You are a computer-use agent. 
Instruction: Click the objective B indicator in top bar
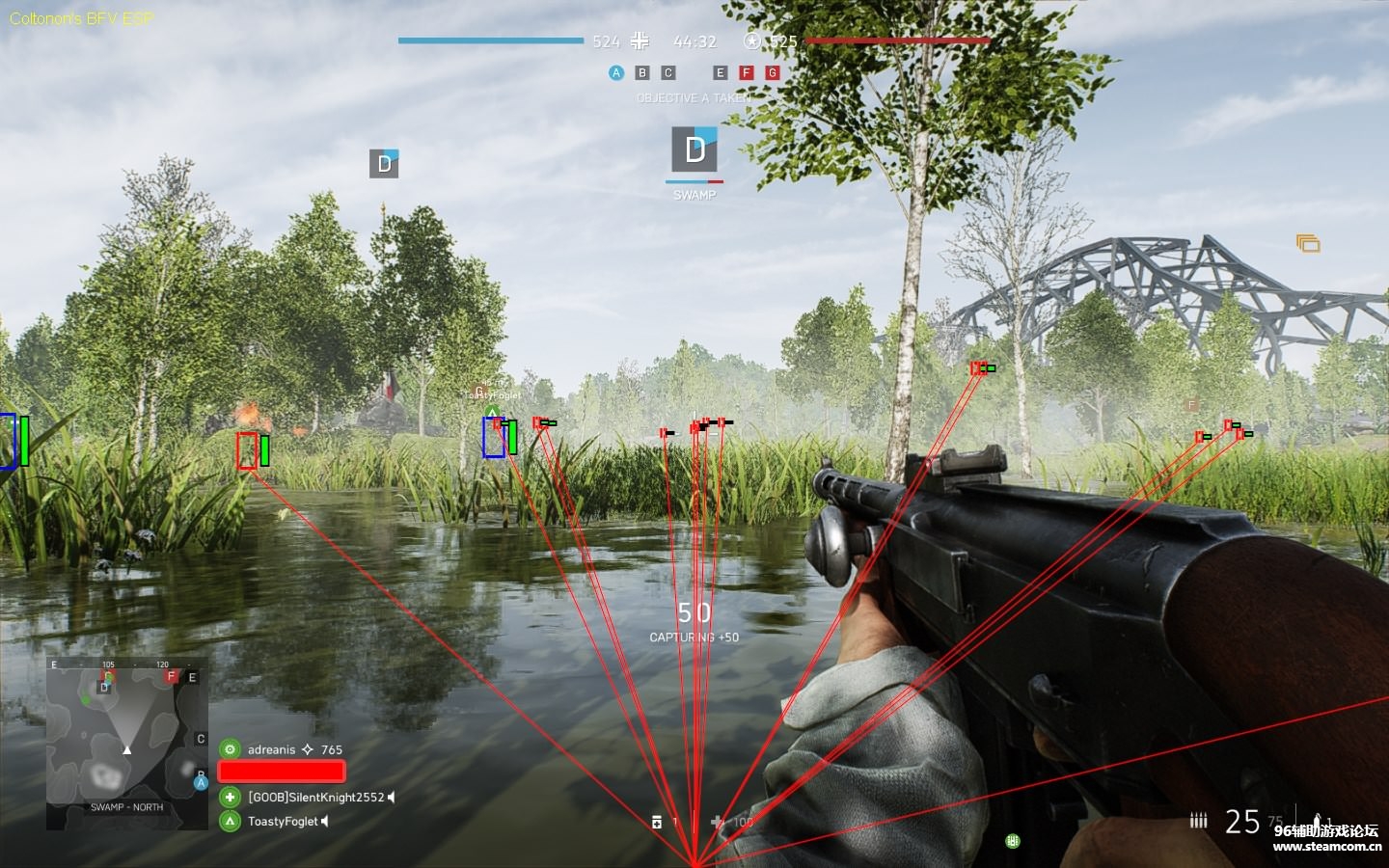tap(642, 73)
